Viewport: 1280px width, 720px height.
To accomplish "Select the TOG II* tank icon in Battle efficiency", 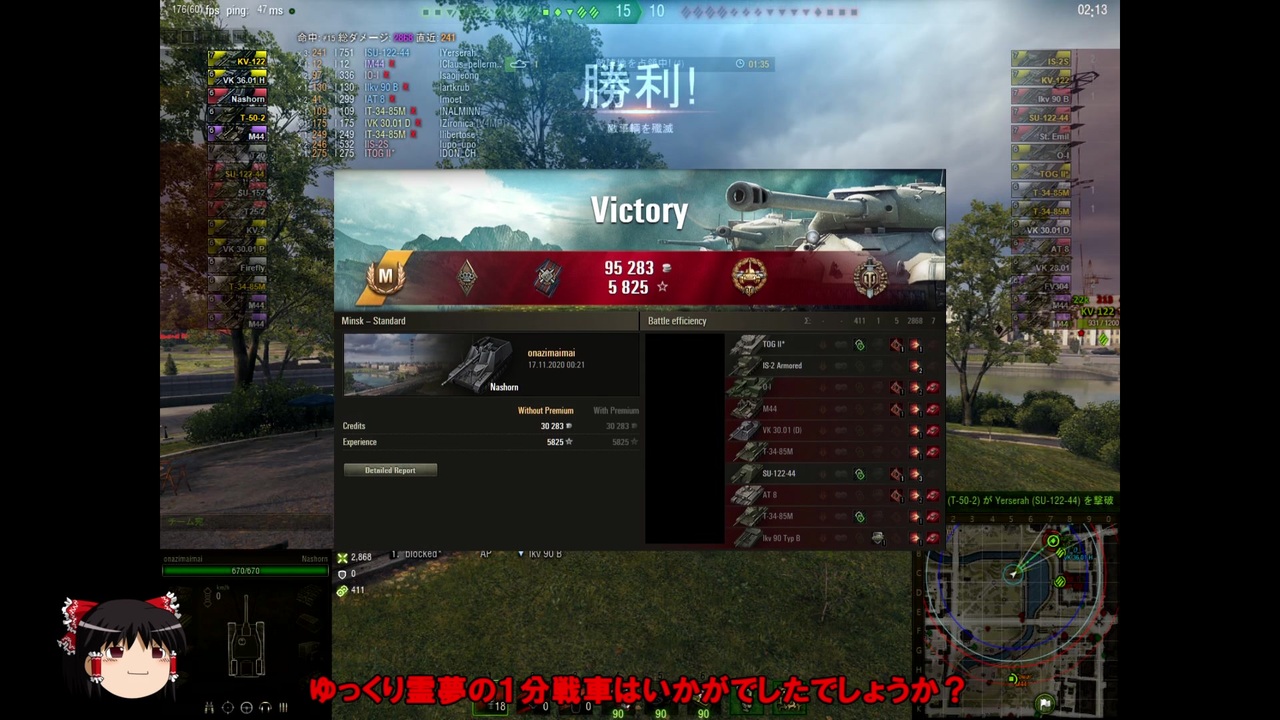I will (748, 344).
